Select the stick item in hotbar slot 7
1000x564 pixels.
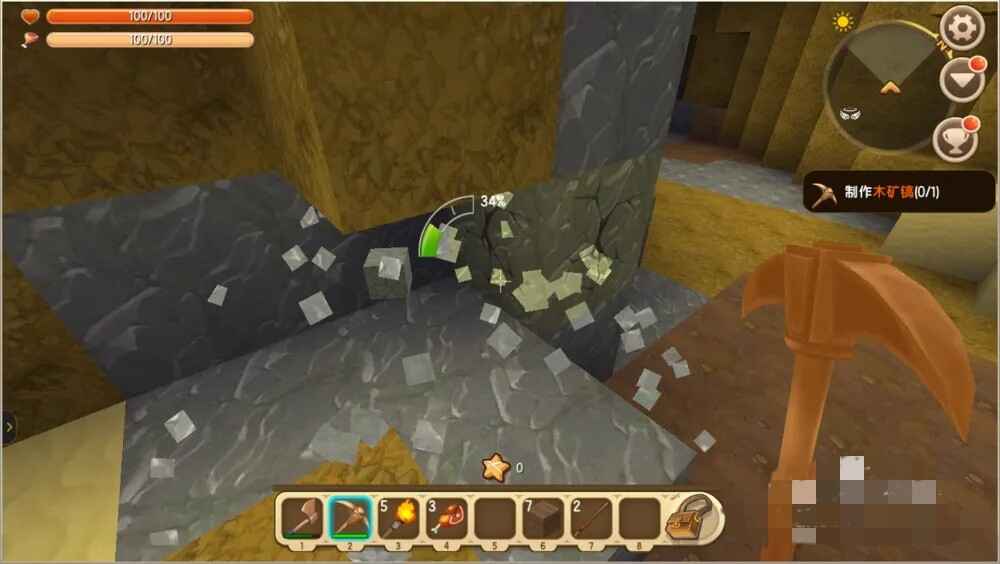[x=592, y=519]
